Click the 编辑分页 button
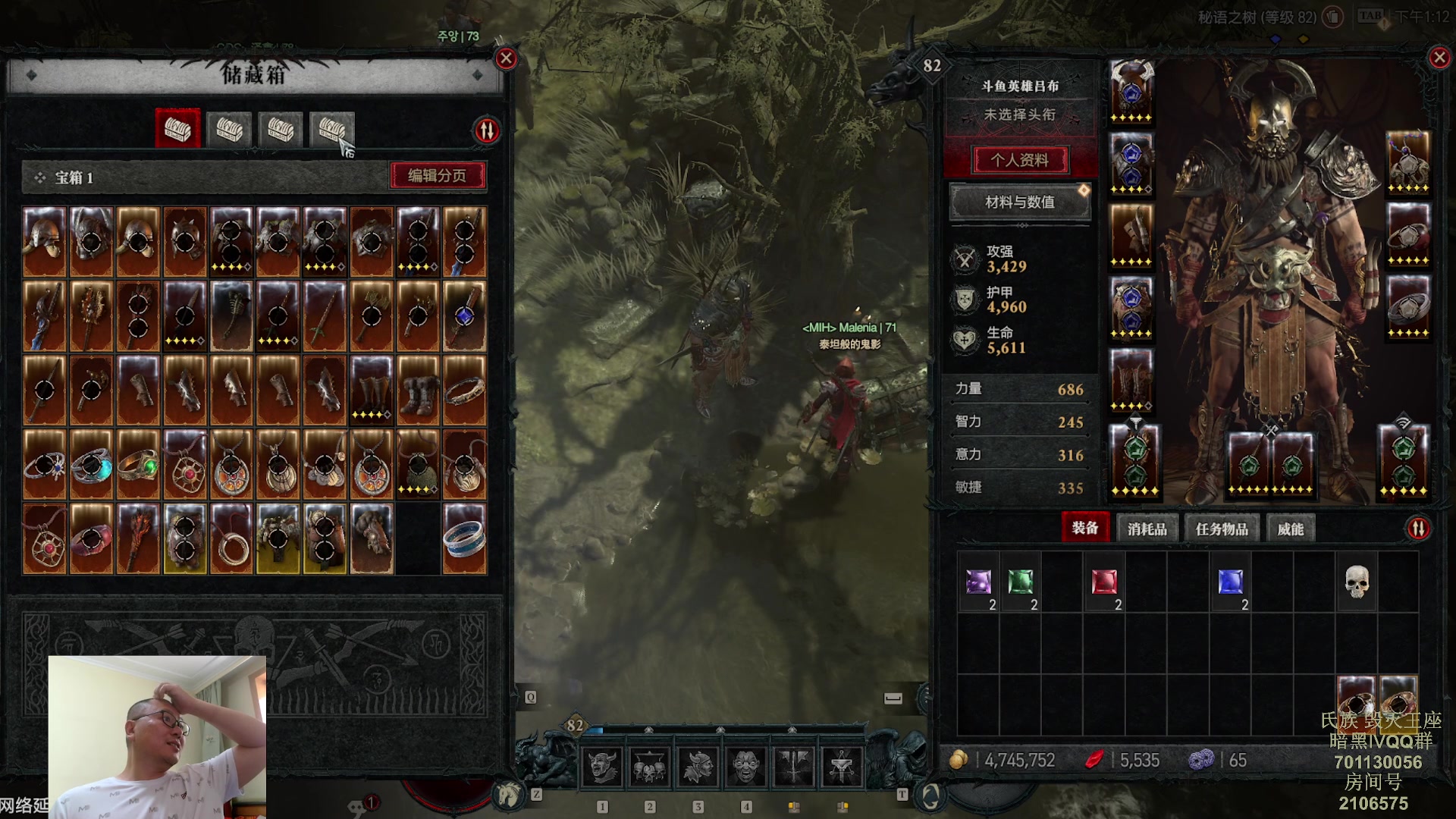The image size is (1456, 819). tap(438, 176)
